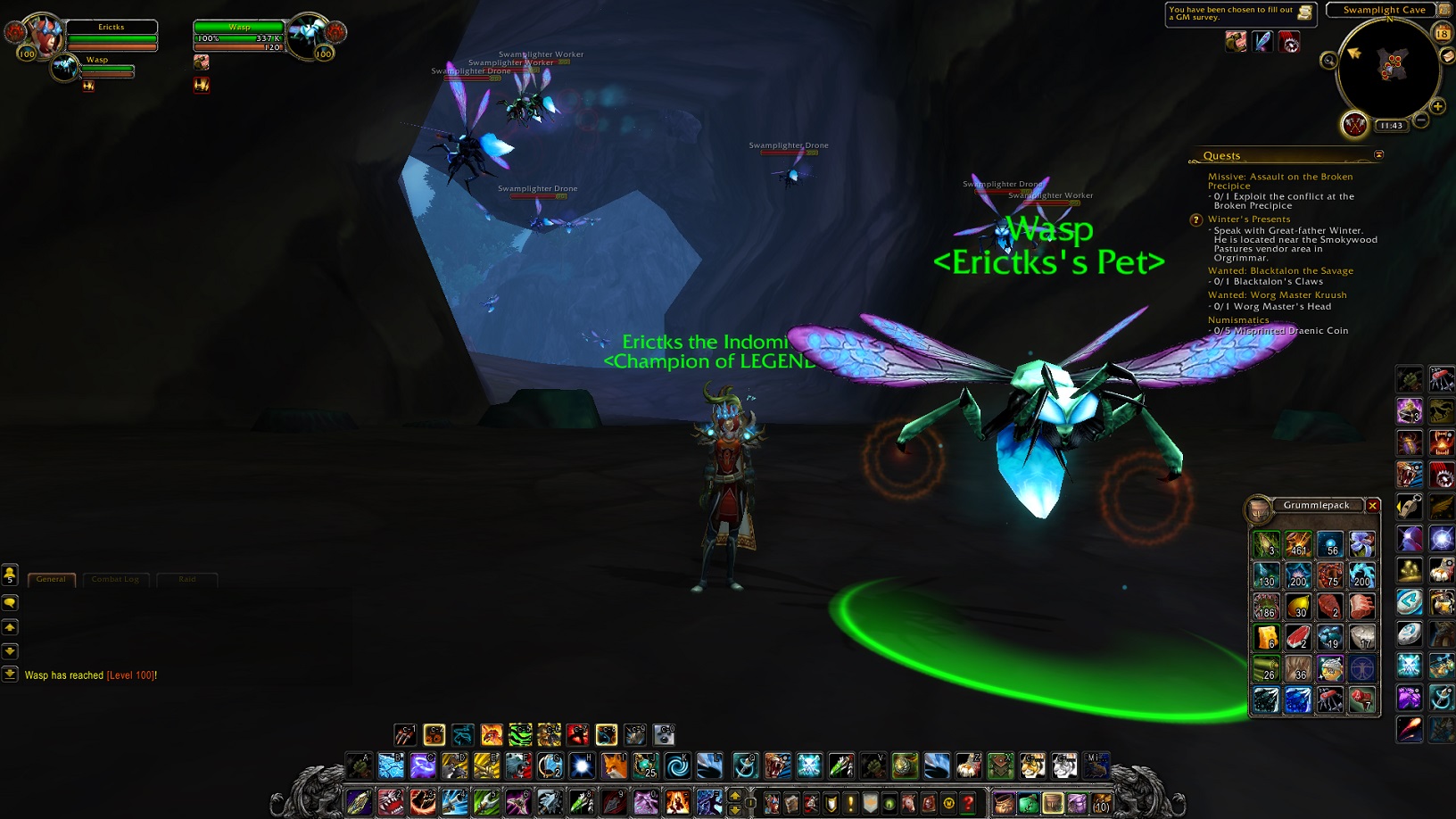Click the minimap zoom-out minus button
Image resolution: width=1456 pixels, height=819 pixels.
[x=1421, y=120]
